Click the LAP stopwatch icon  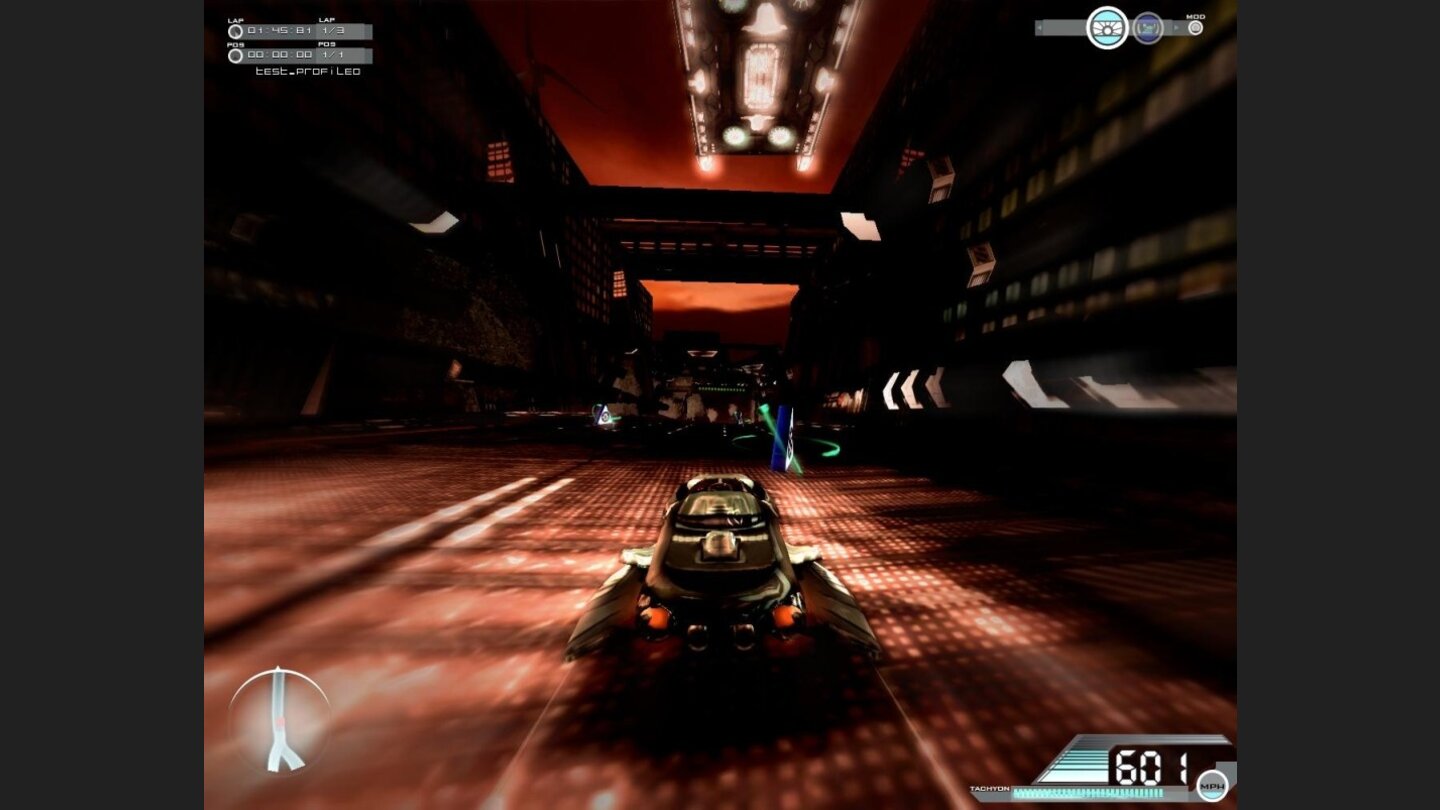coord(236,31)
